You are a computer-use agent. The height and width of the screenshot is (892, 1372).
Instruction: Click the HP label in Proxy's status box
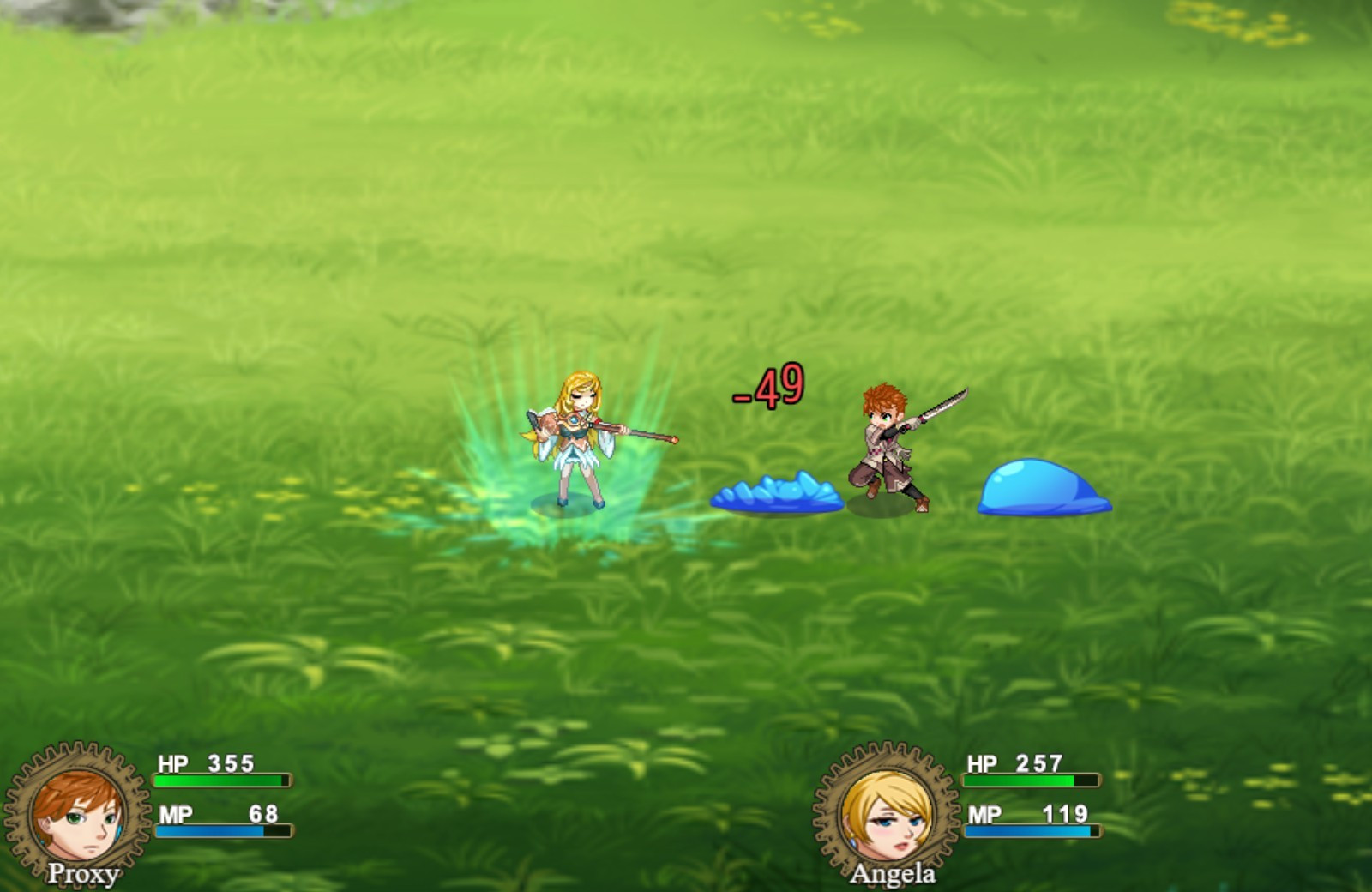pyautogui.click(x=171, y=762)
